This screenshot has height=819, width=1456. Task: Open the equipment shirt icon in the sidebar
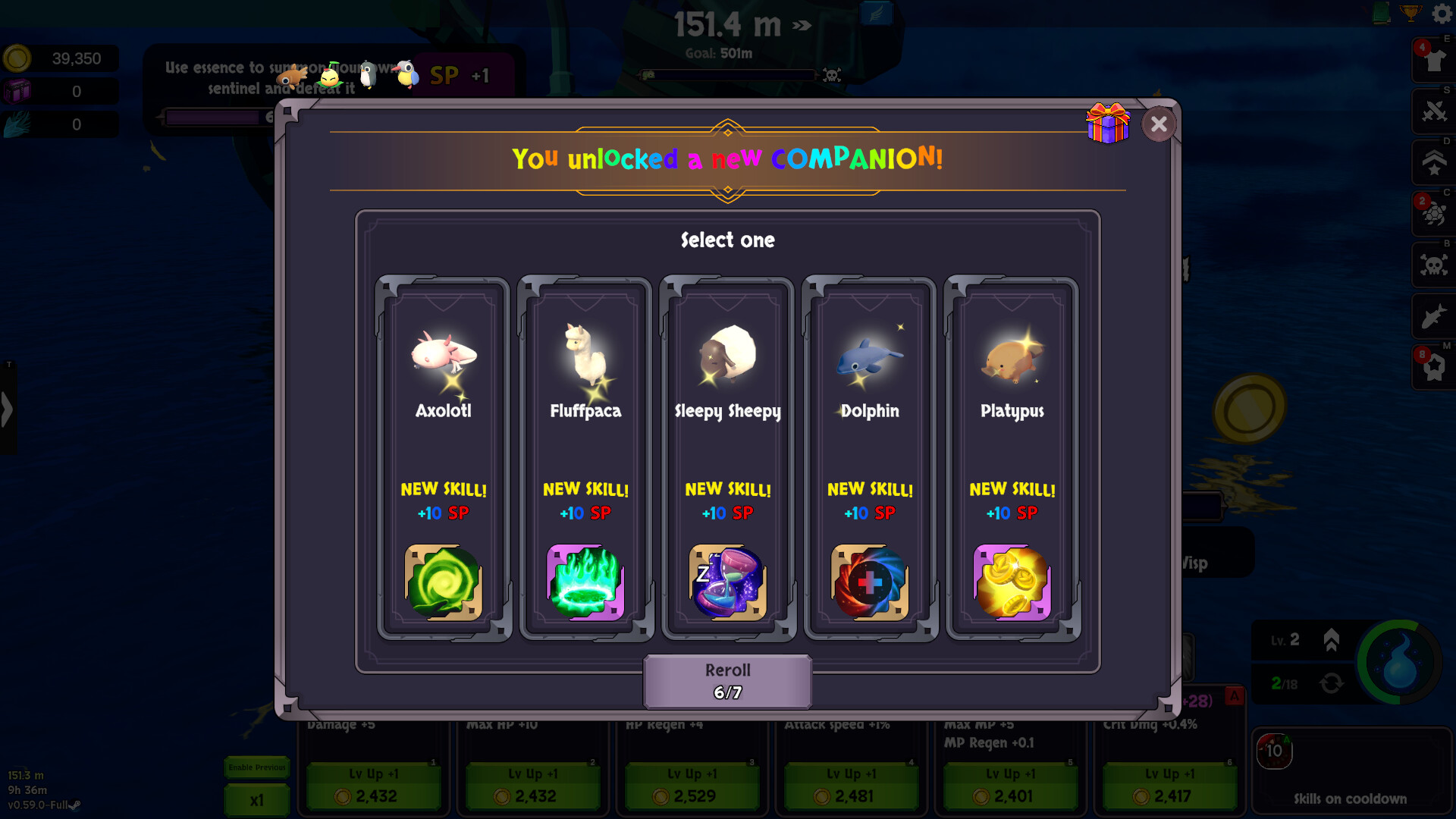(1433, 61)
